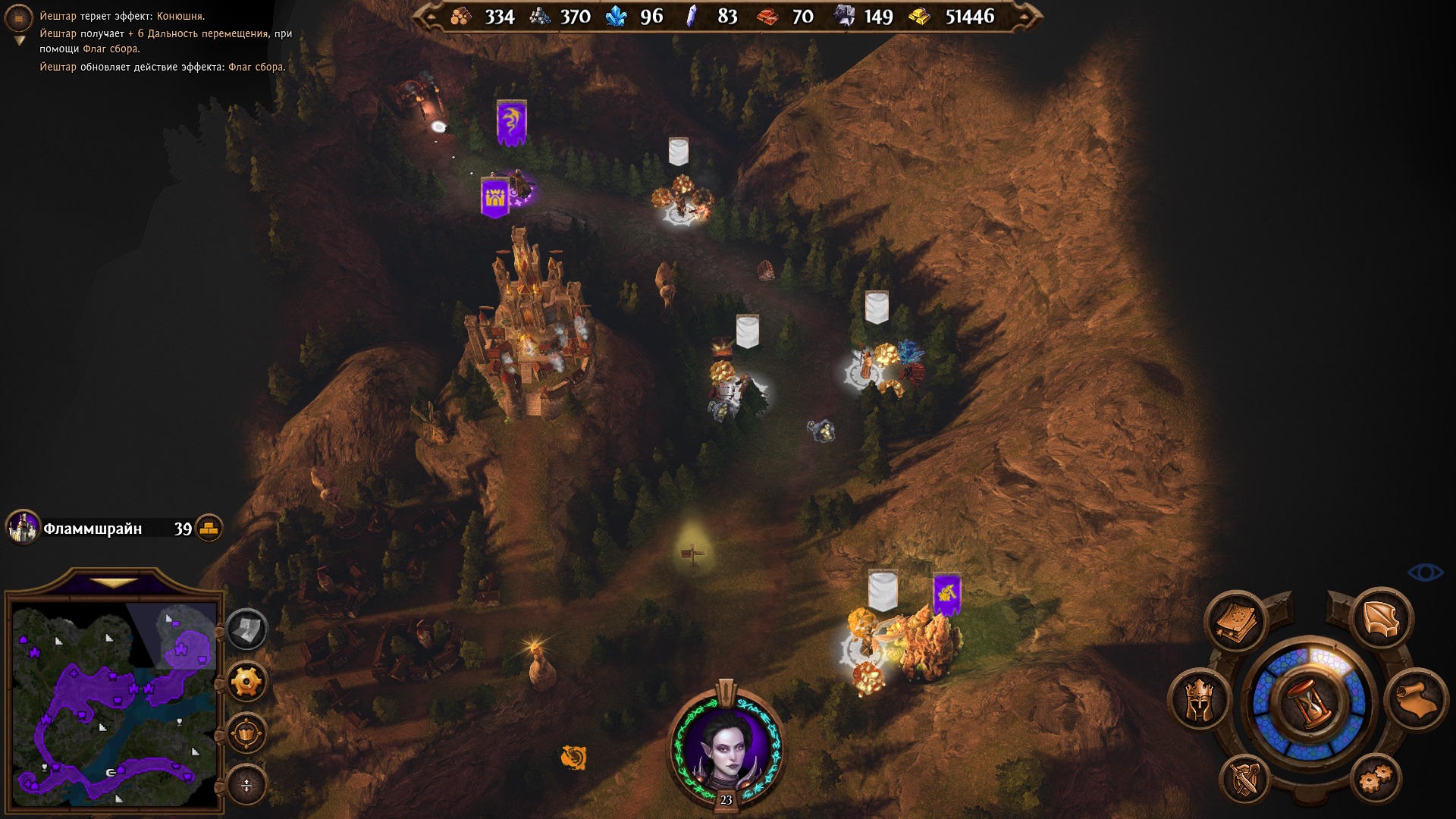Open minimap settings with the orange gear

[x=246, y=681]
